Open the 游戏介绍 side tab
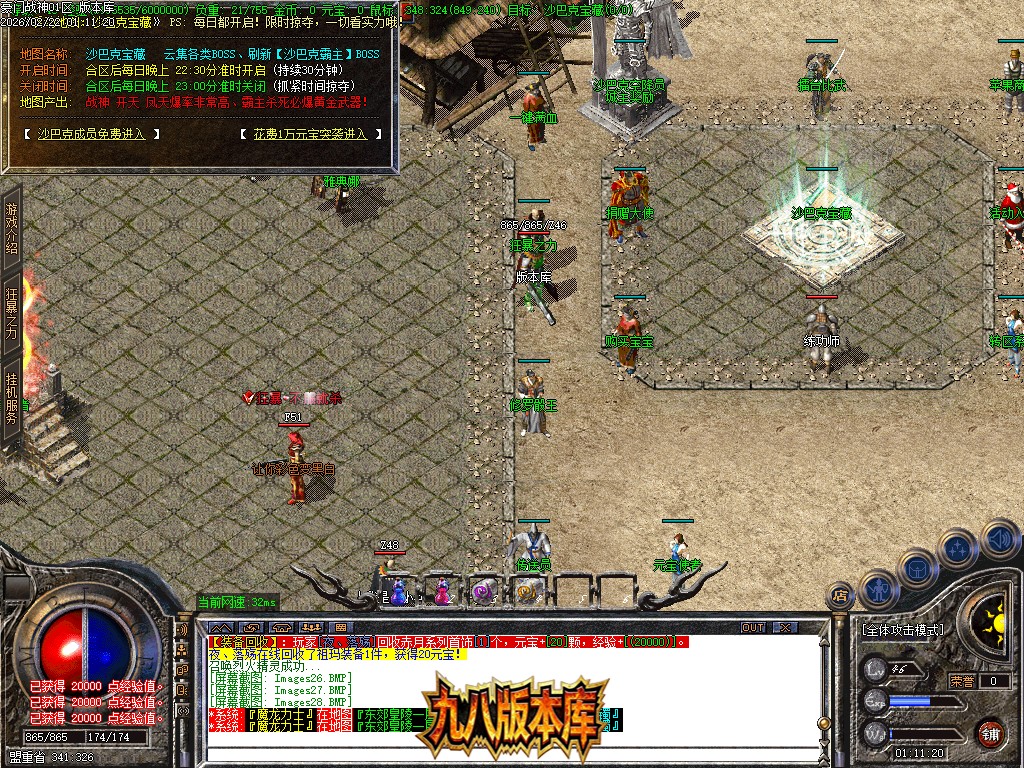This screenshot has width=1024, height=768. [x=12, y=228]
